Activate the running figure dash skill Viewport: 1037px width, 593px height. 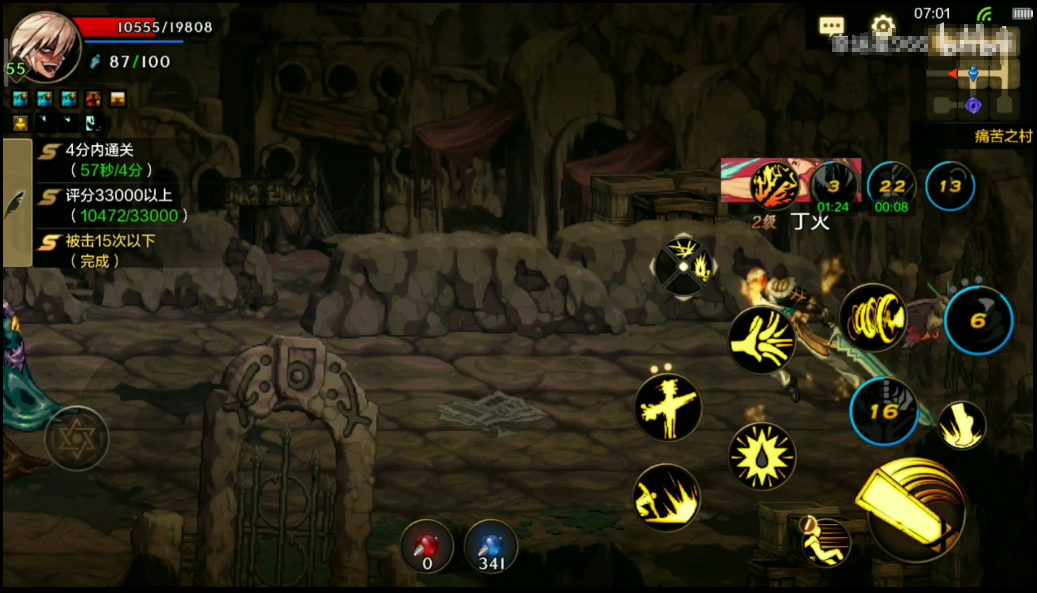point(824,541)
